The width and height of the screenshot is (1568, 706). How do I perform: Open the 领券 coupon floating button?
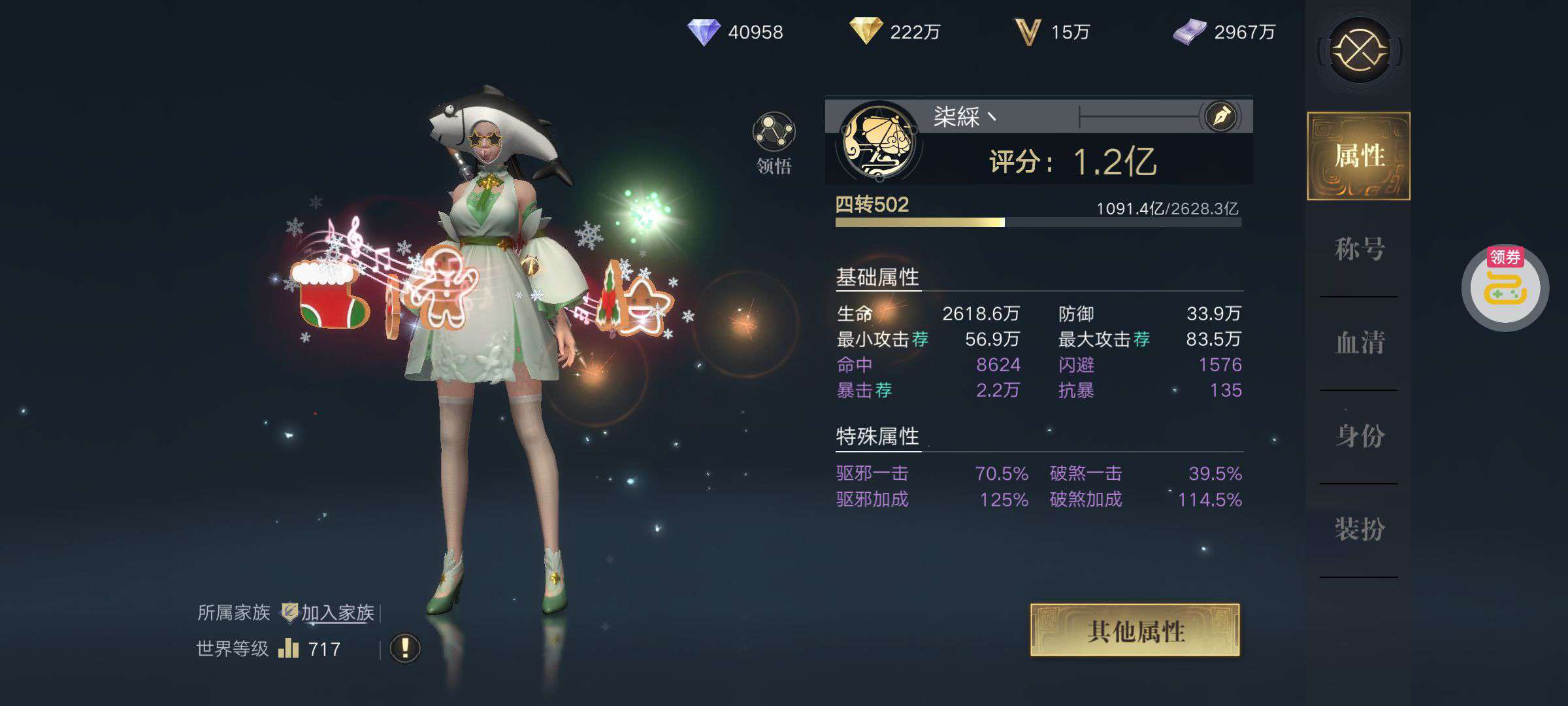[x=1505, y=287]
